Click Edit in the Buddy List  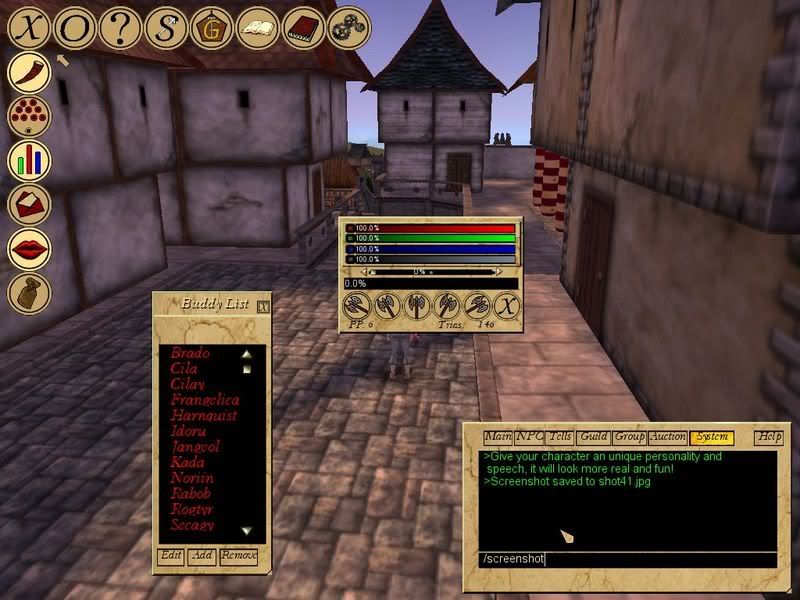point(171,555)
